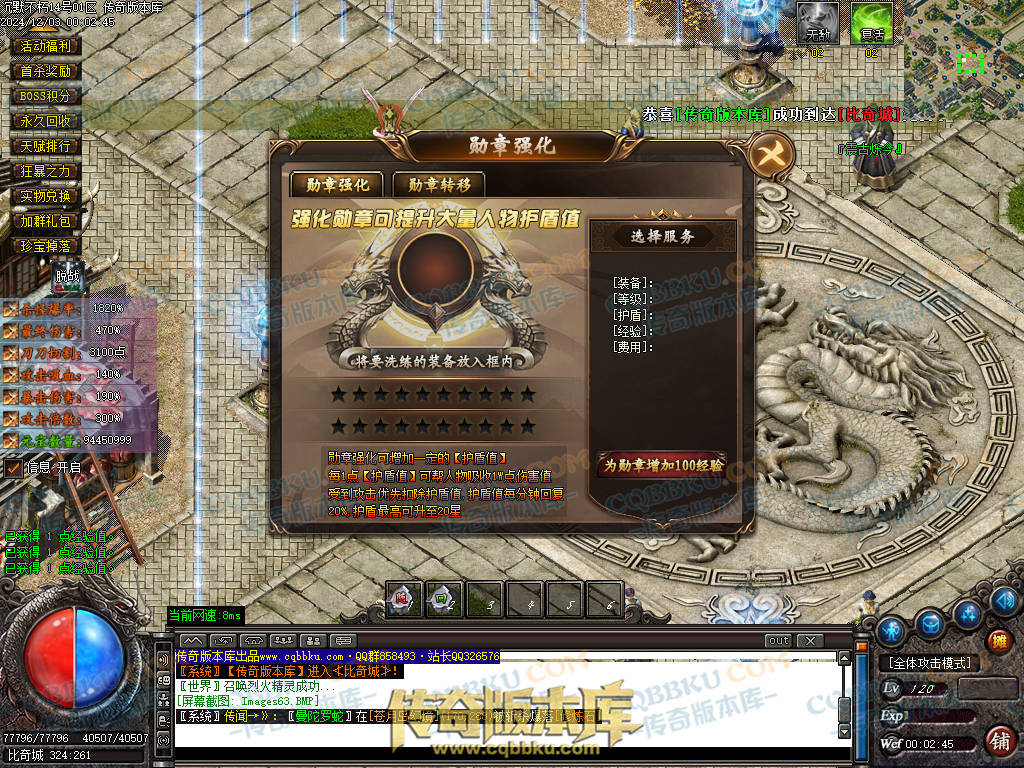View the 天赋排行 ranking
The height and width of the screenshot is (768, 1024).
click(45, 146)
